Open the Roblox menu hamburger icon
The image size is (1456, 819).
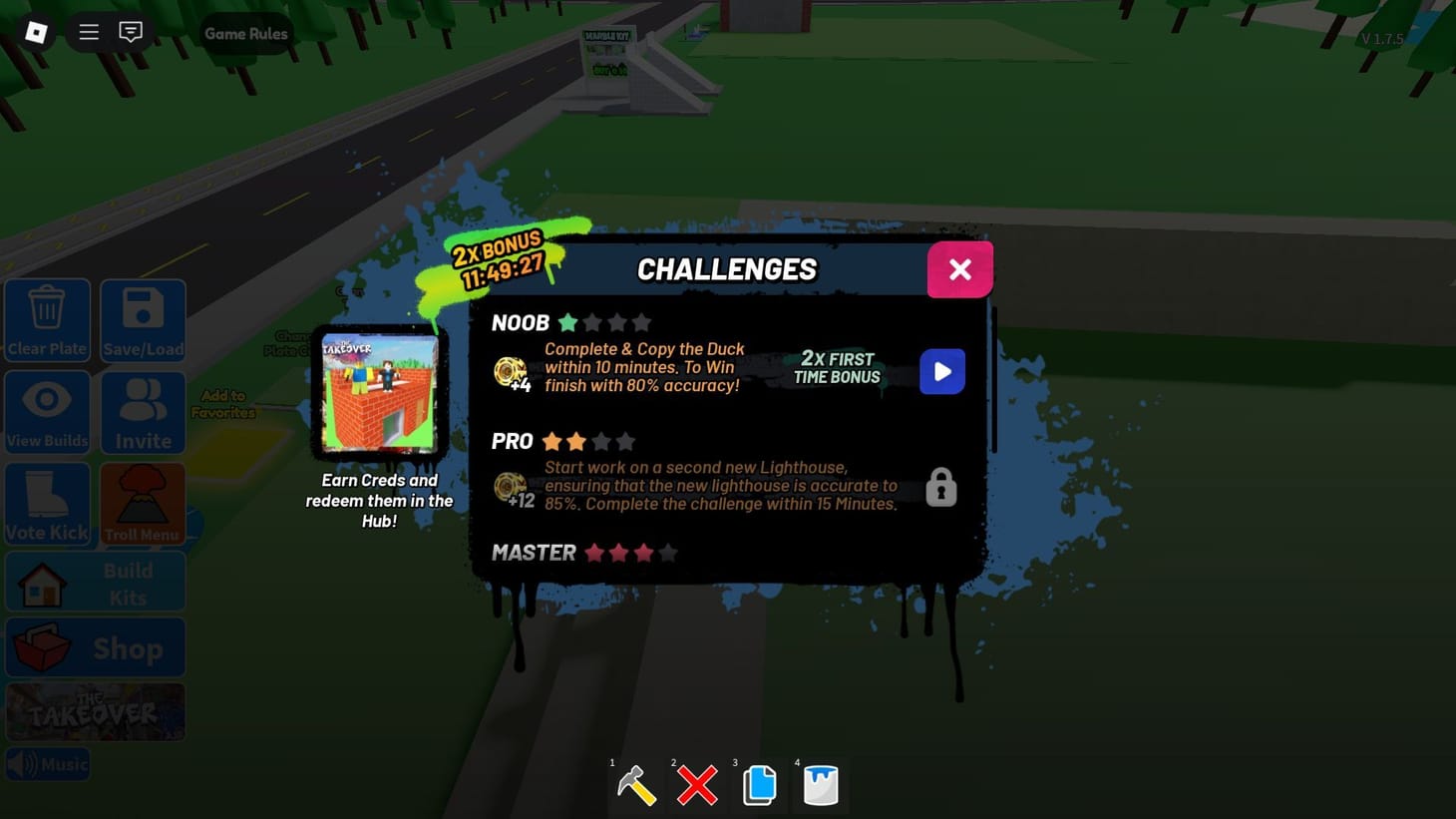[88, 32]
